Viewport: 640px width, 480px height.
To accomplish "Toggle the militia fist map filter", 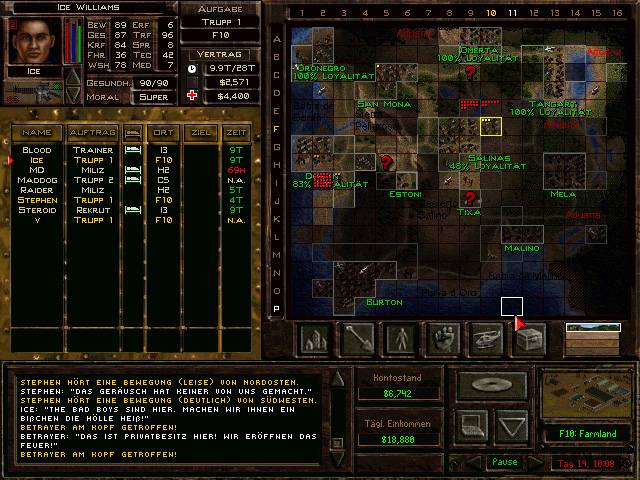I will pyautogui.click(x=443, y=339).
